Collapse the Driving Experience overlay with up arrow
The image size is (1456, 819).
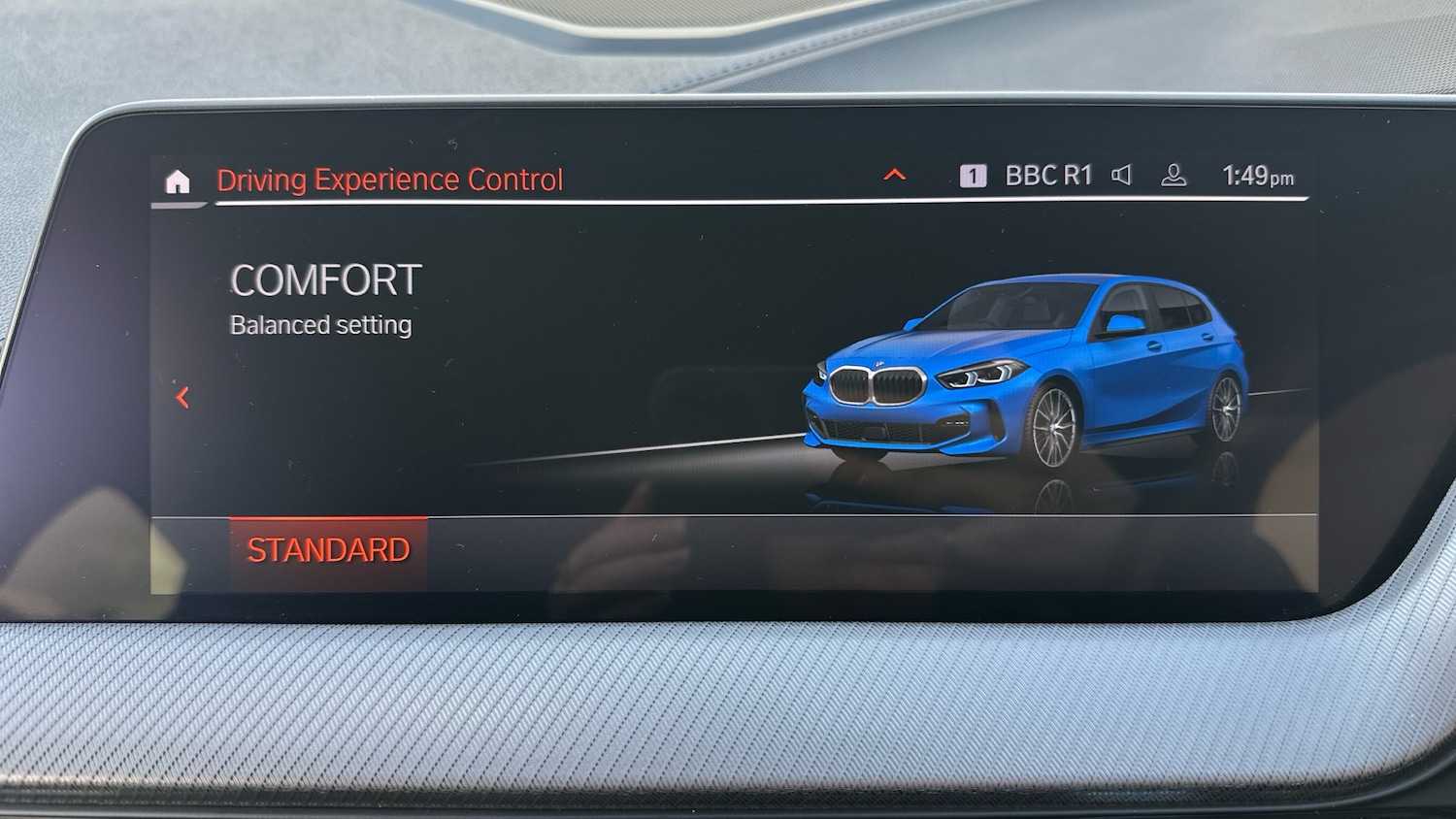(x=893, y=175)
